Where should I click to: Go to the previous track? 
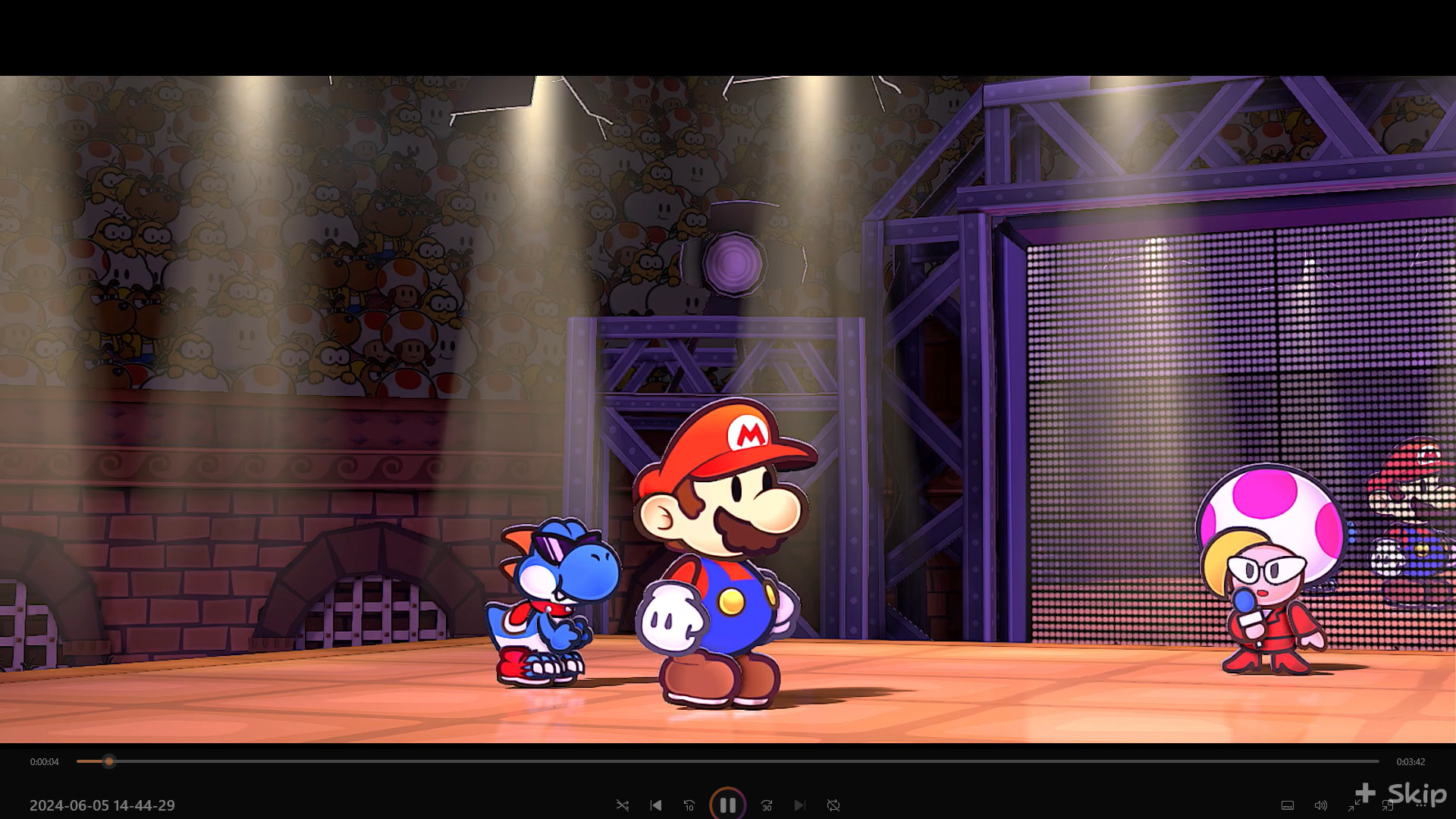coord(655,805)
